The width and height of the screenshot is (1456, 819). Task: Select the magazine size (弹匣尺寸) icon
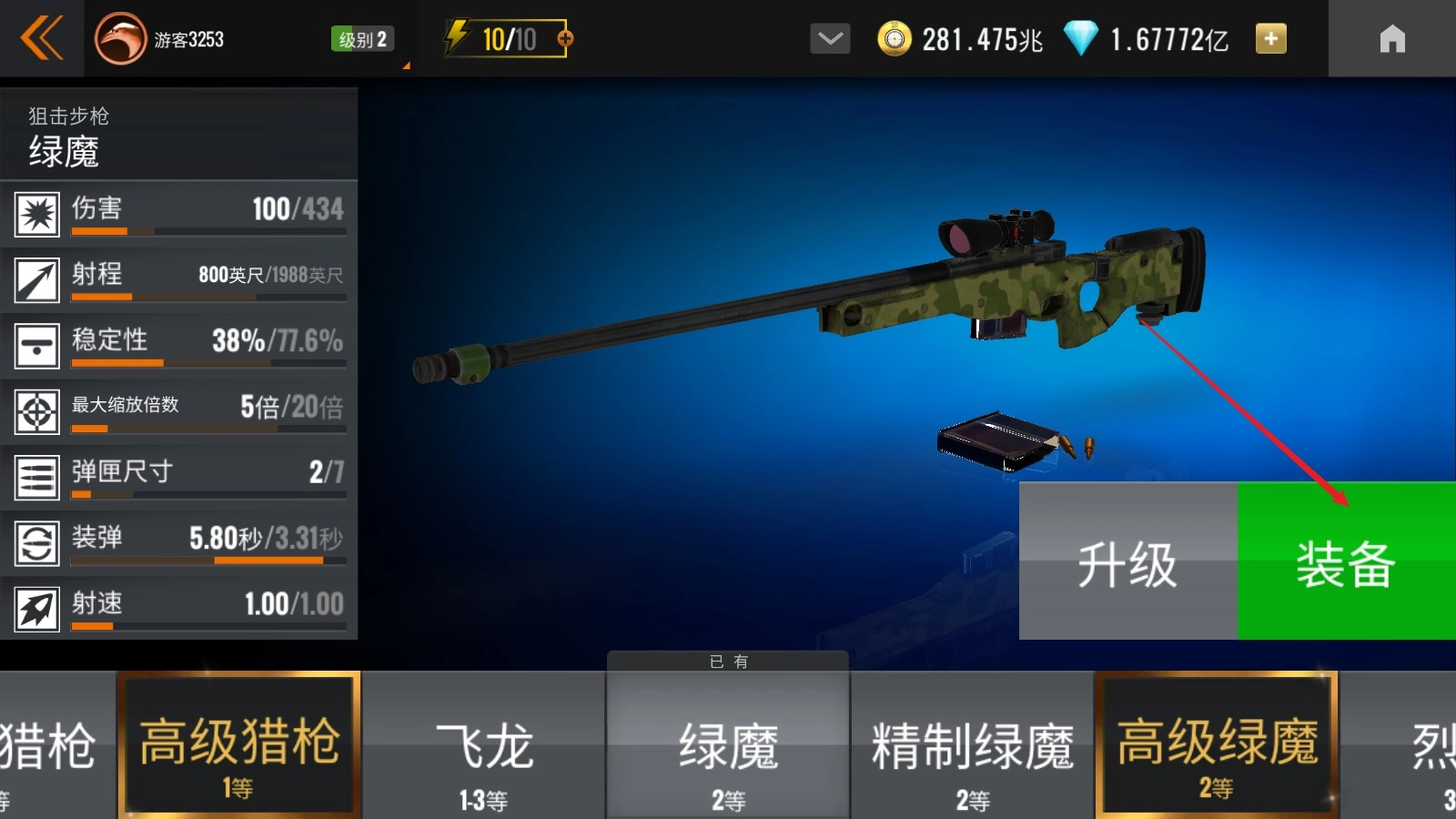click(36, 475)
